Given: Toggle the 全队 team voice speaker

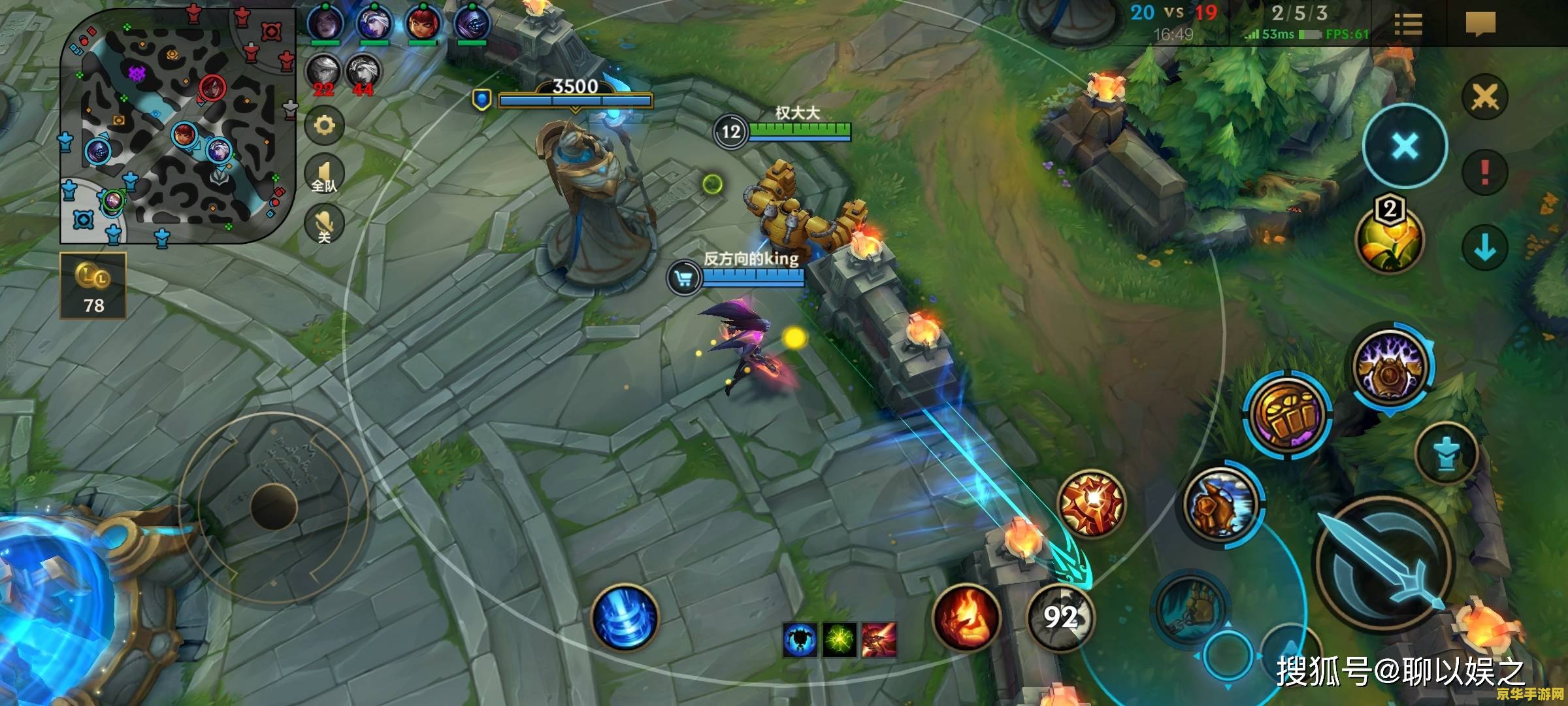Looking at the screenshot, I should (325, 175).
